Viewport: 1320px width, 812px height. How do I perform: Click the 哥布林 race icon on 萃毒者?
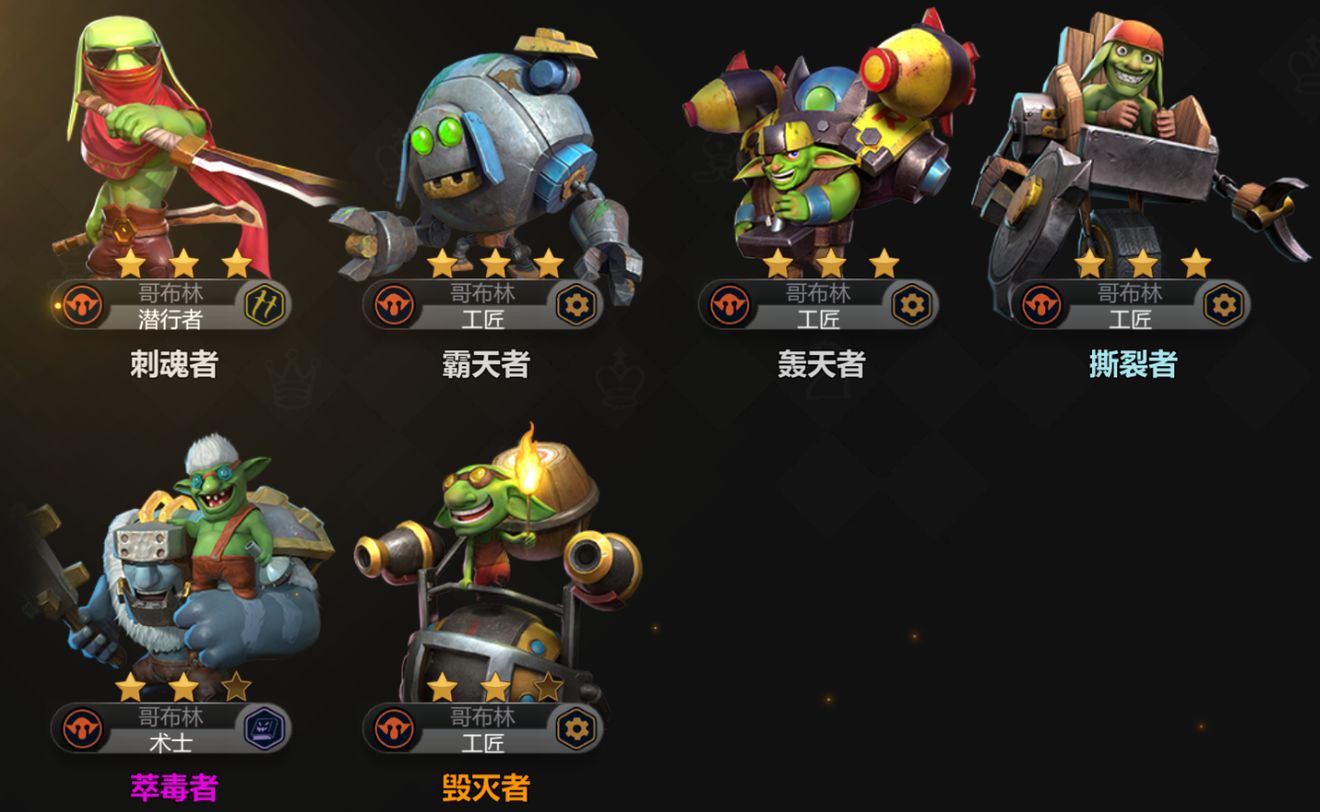[x=82, y=728]
